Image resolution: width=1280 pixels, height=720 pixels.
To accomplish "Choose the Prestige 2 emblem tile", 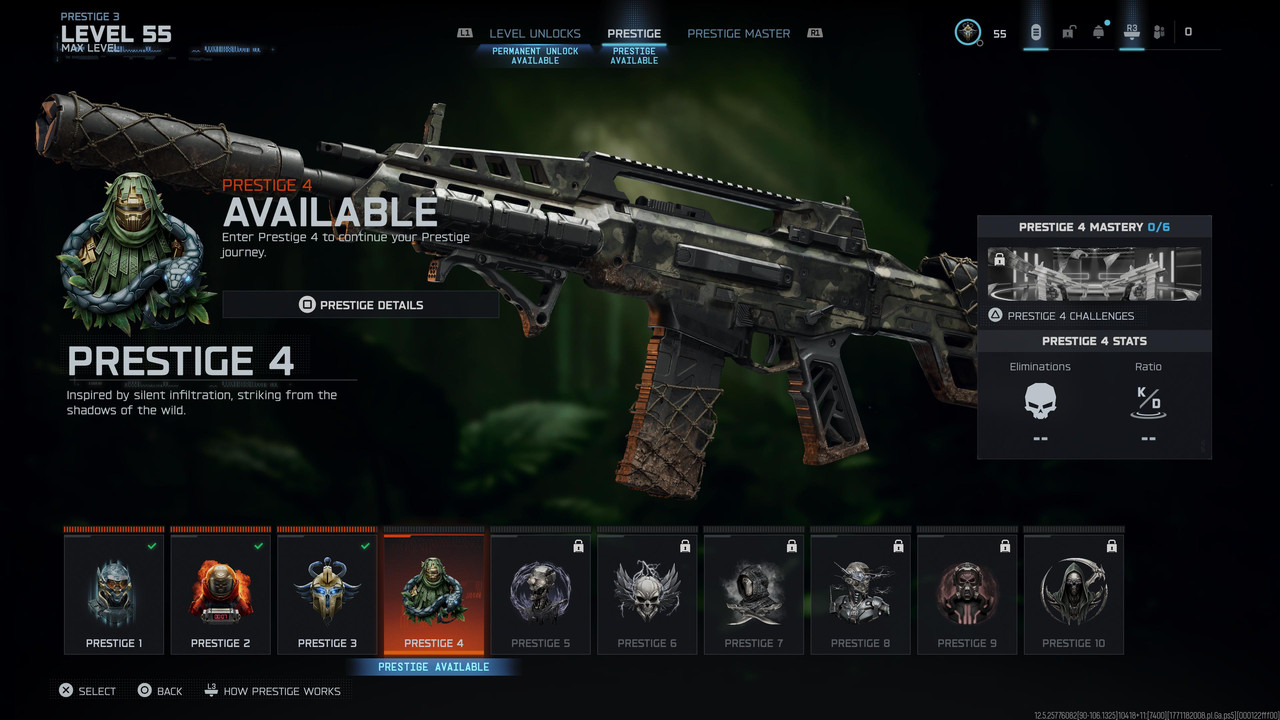I will coord(221,595).
